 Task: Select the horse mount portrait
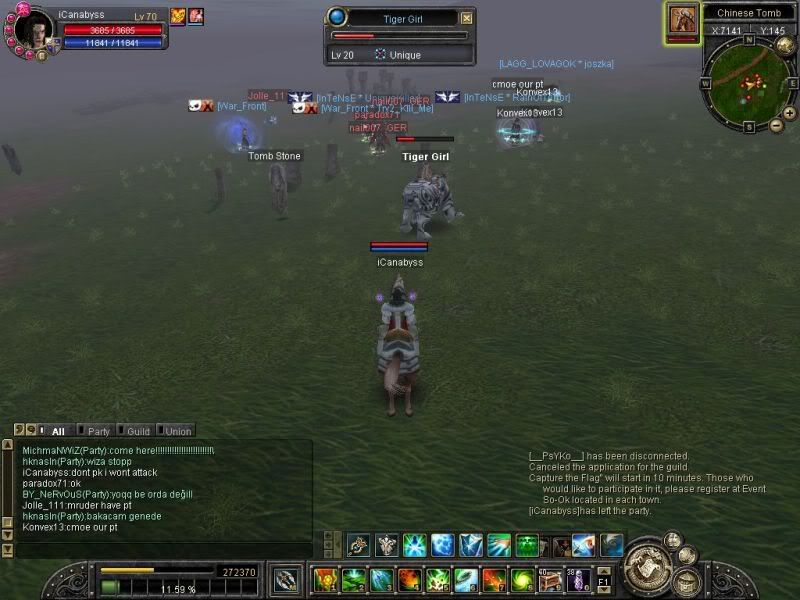pyautogui.click(x=683, y=20)
